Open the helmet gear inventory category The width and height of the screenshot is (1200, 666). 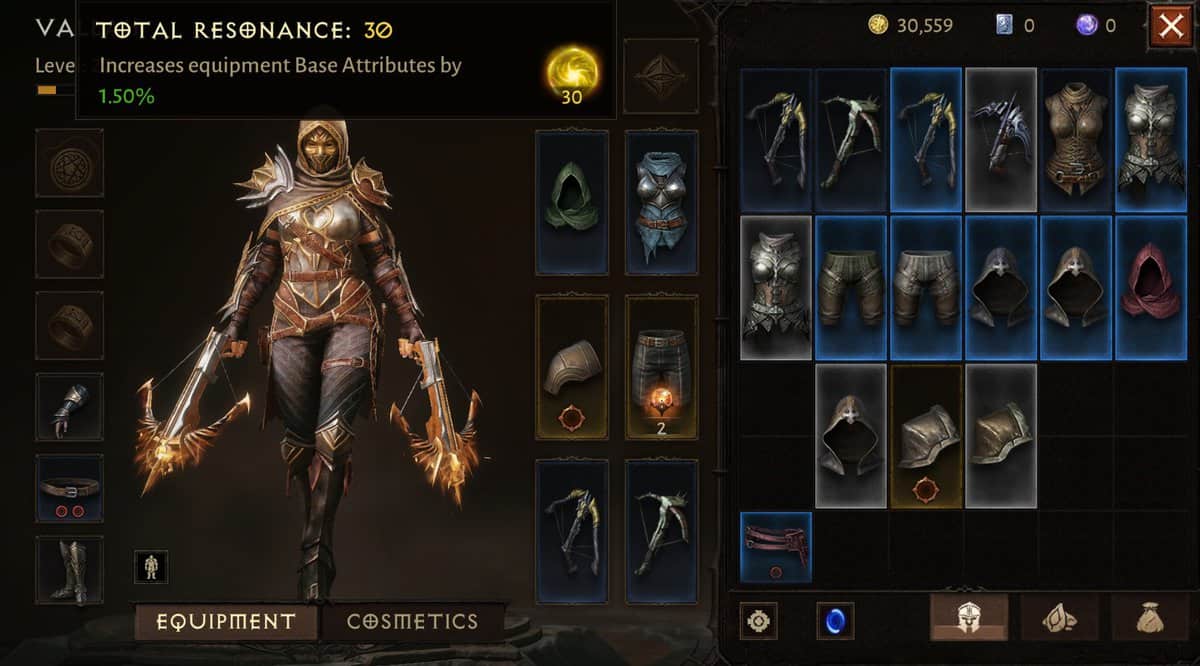[969, 618]
